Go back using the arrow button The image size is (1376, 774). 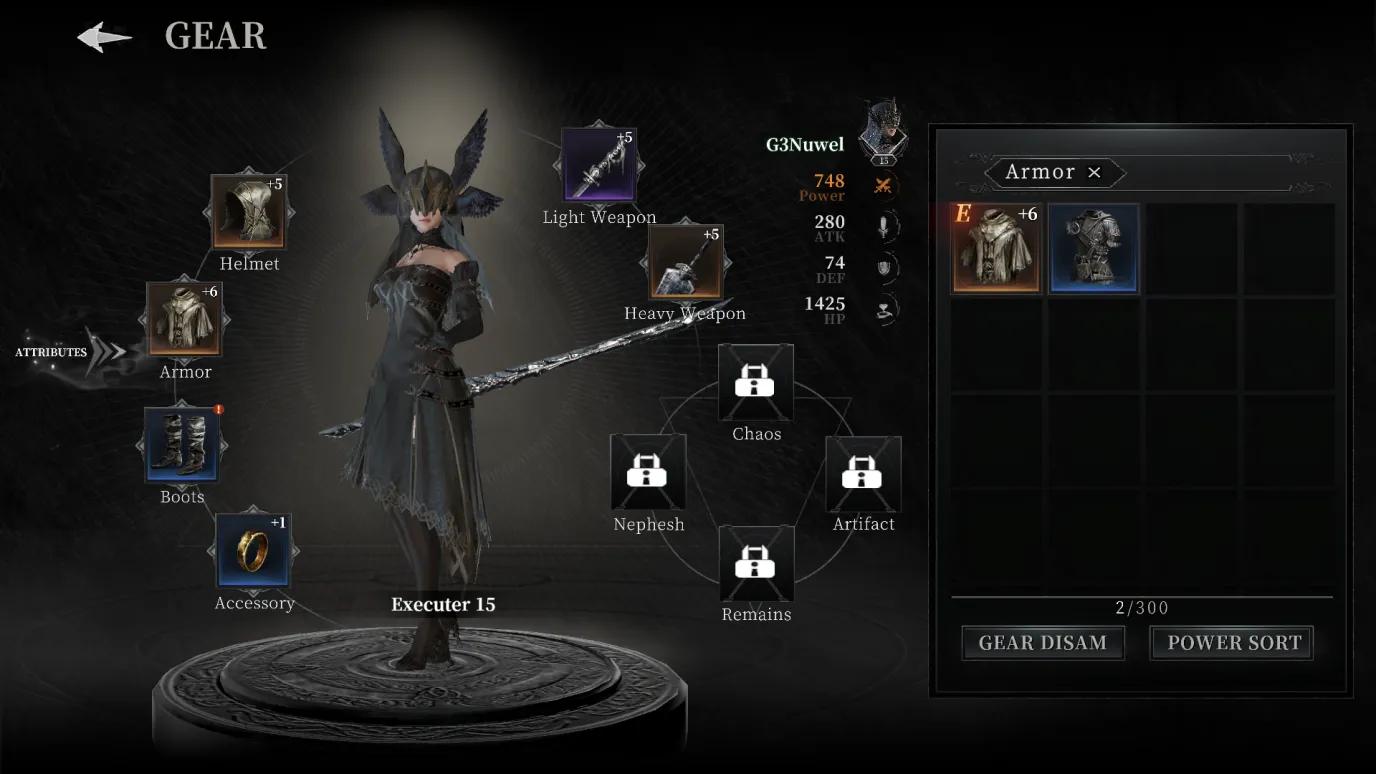[x=105, y=38]
